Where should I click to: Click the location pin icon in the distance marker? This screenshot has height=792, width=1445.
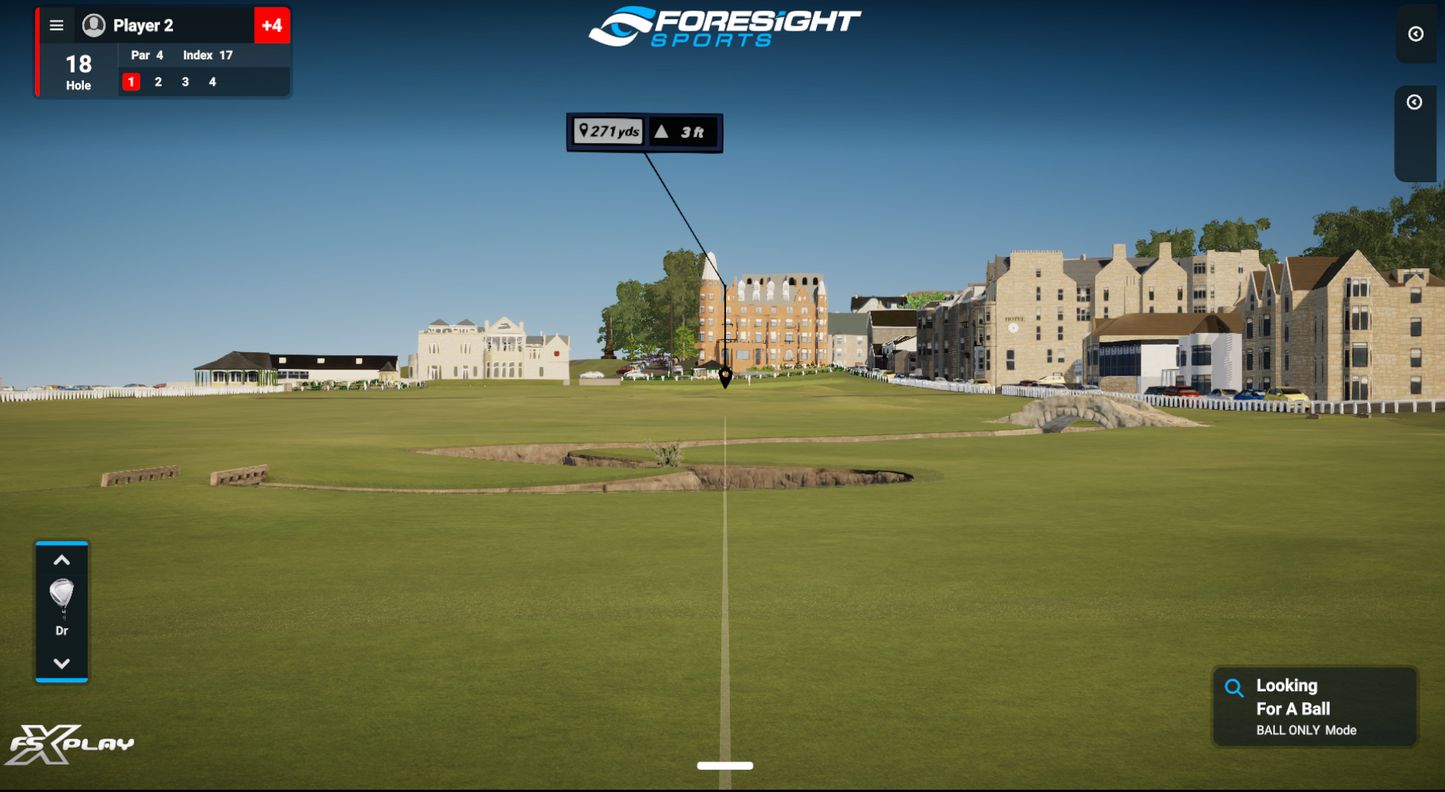(x=585, y=130)
